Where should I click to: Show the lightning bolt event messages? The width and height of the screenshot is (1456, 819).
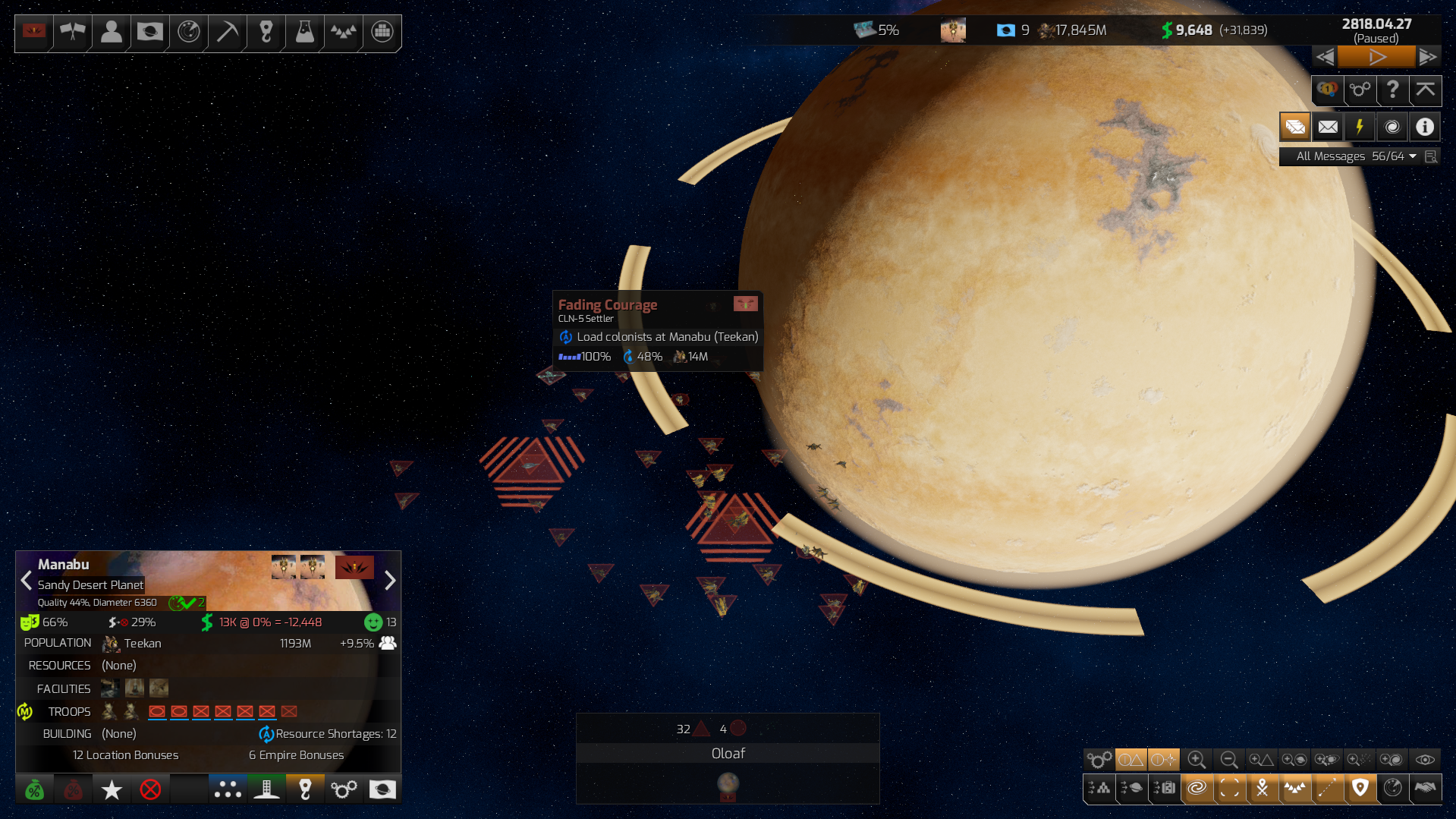pyautogui.click(x=1360, y=127)
